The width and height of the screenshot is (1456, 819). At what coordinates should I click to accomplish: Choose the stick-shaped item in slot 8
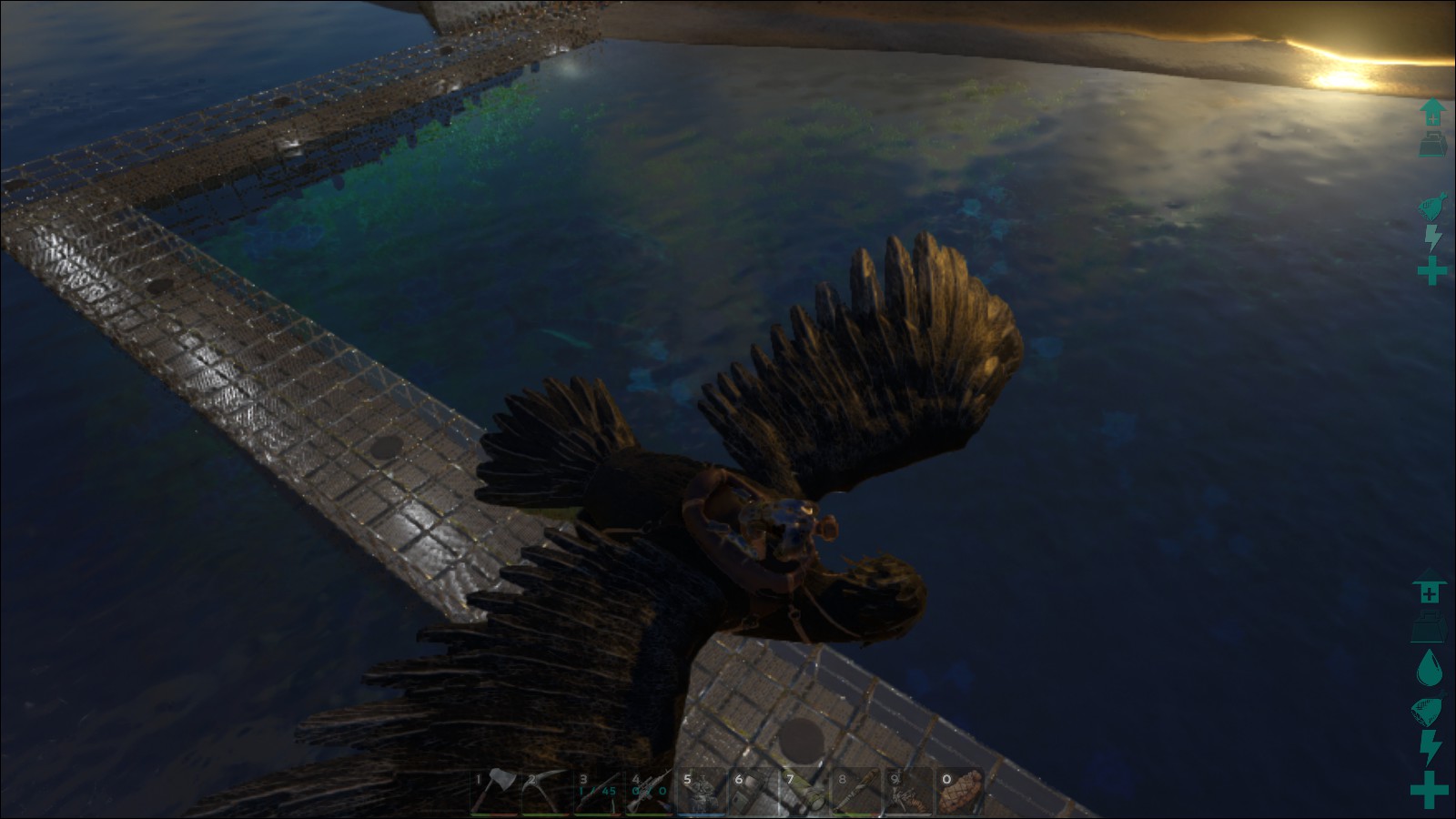[856, 792]
